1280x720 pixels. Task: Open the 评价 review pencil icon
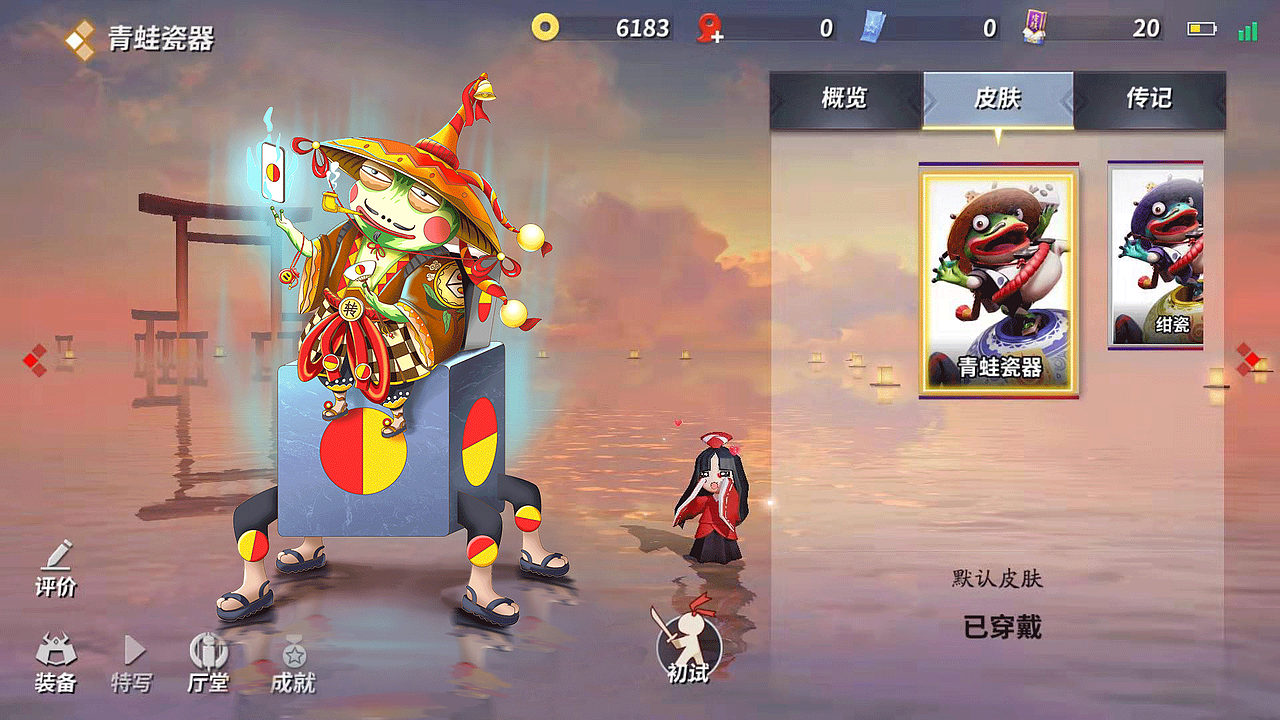coord(56,565)
